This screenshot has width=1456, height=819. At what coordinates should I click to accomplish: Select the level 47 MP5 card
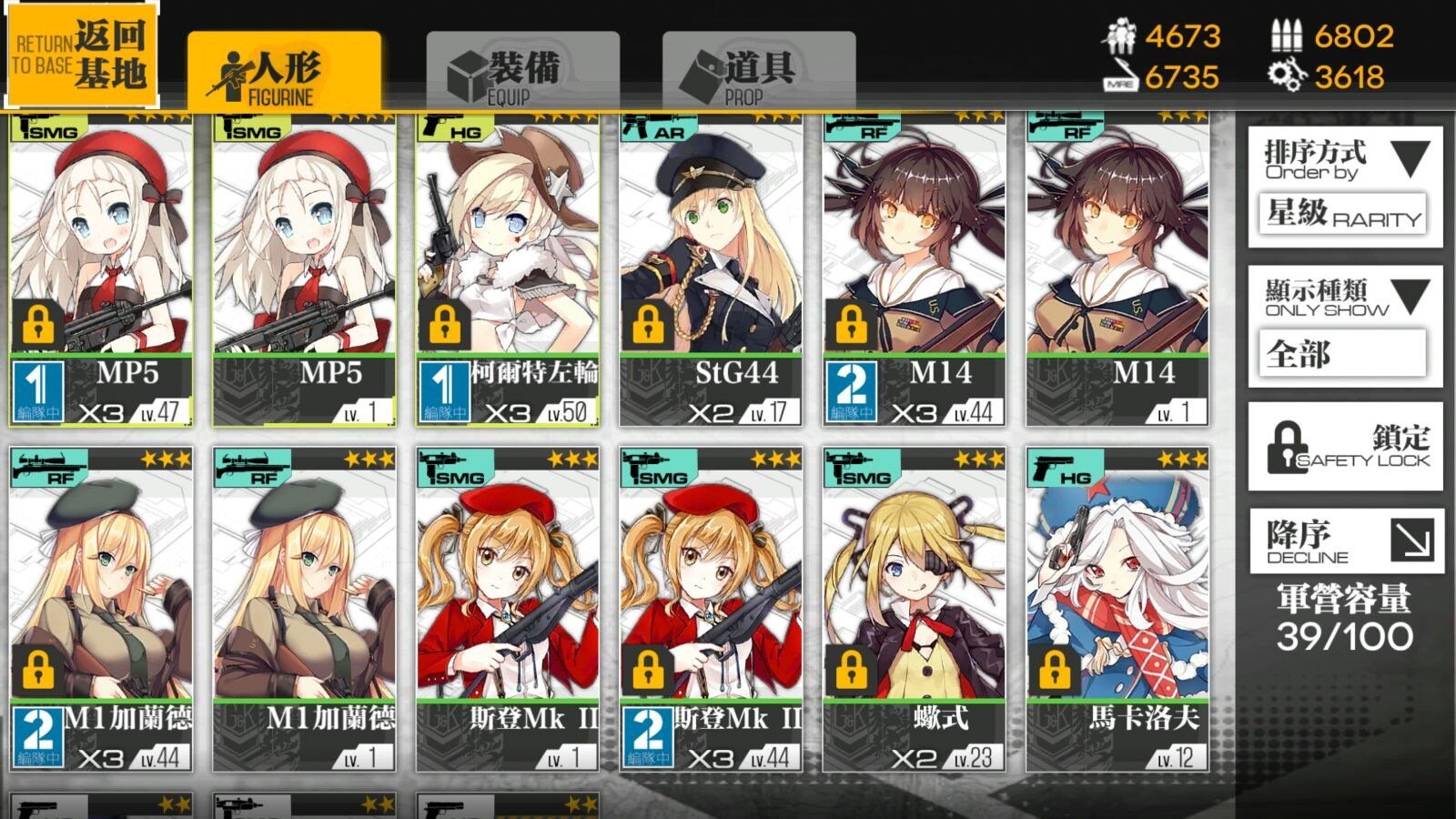(x=102, y=268)
